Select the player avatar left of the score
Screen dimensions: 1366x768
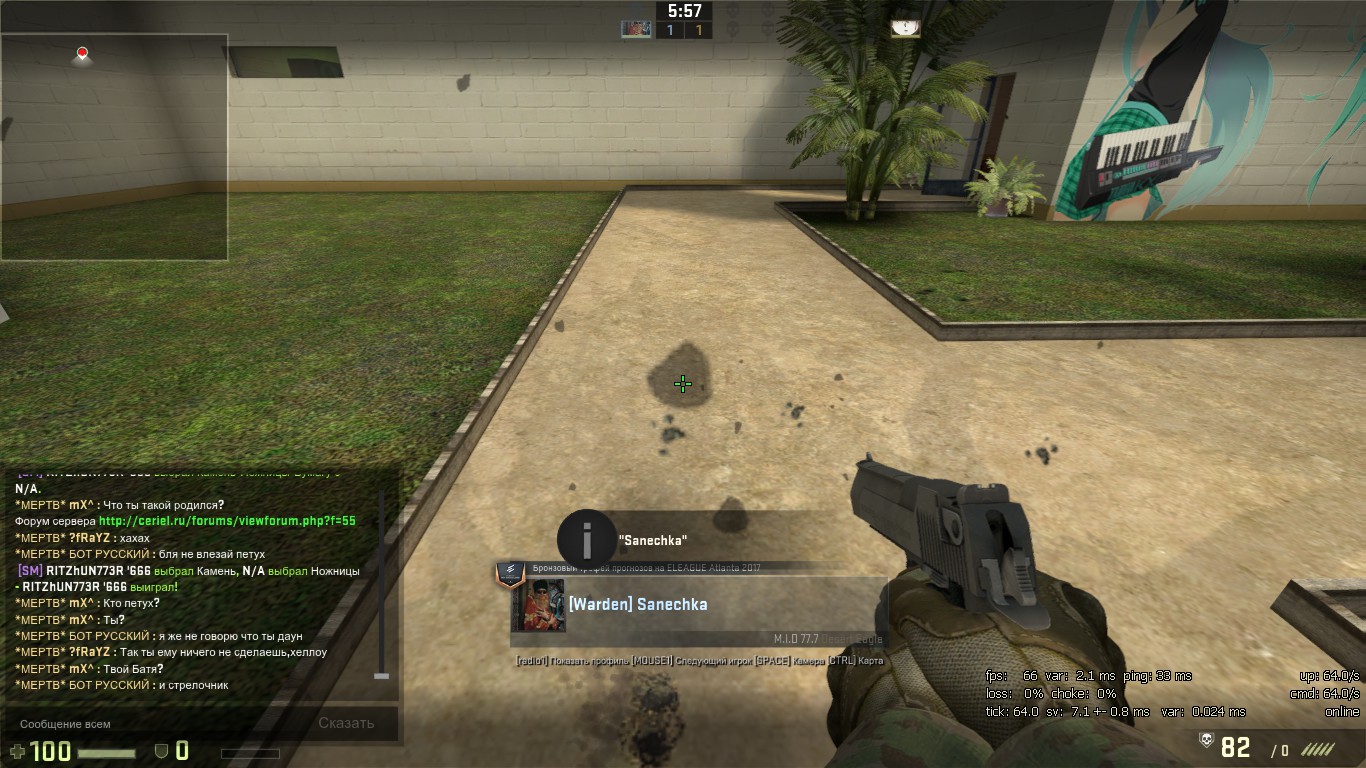(636, 29)
